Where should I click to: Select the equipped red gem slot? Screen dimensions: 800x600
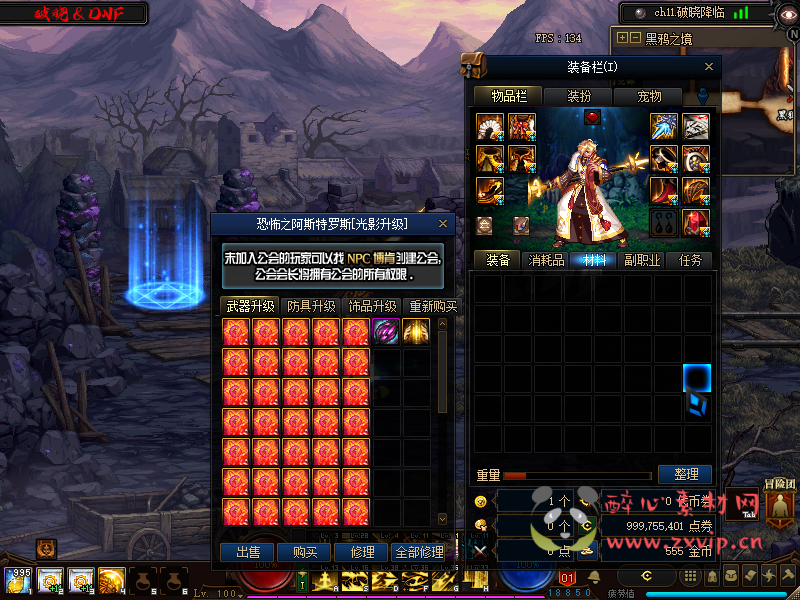point(592,117)
